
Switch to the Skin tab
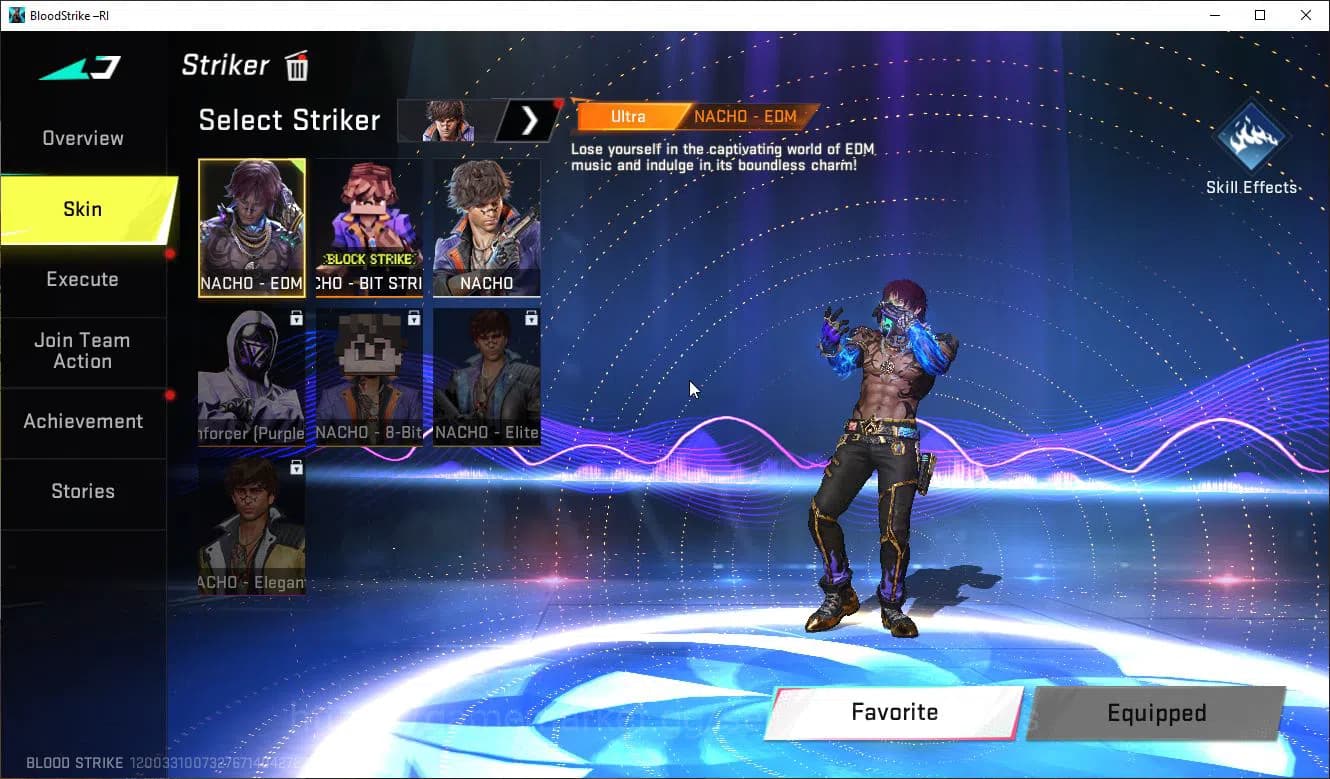[83, 209]
